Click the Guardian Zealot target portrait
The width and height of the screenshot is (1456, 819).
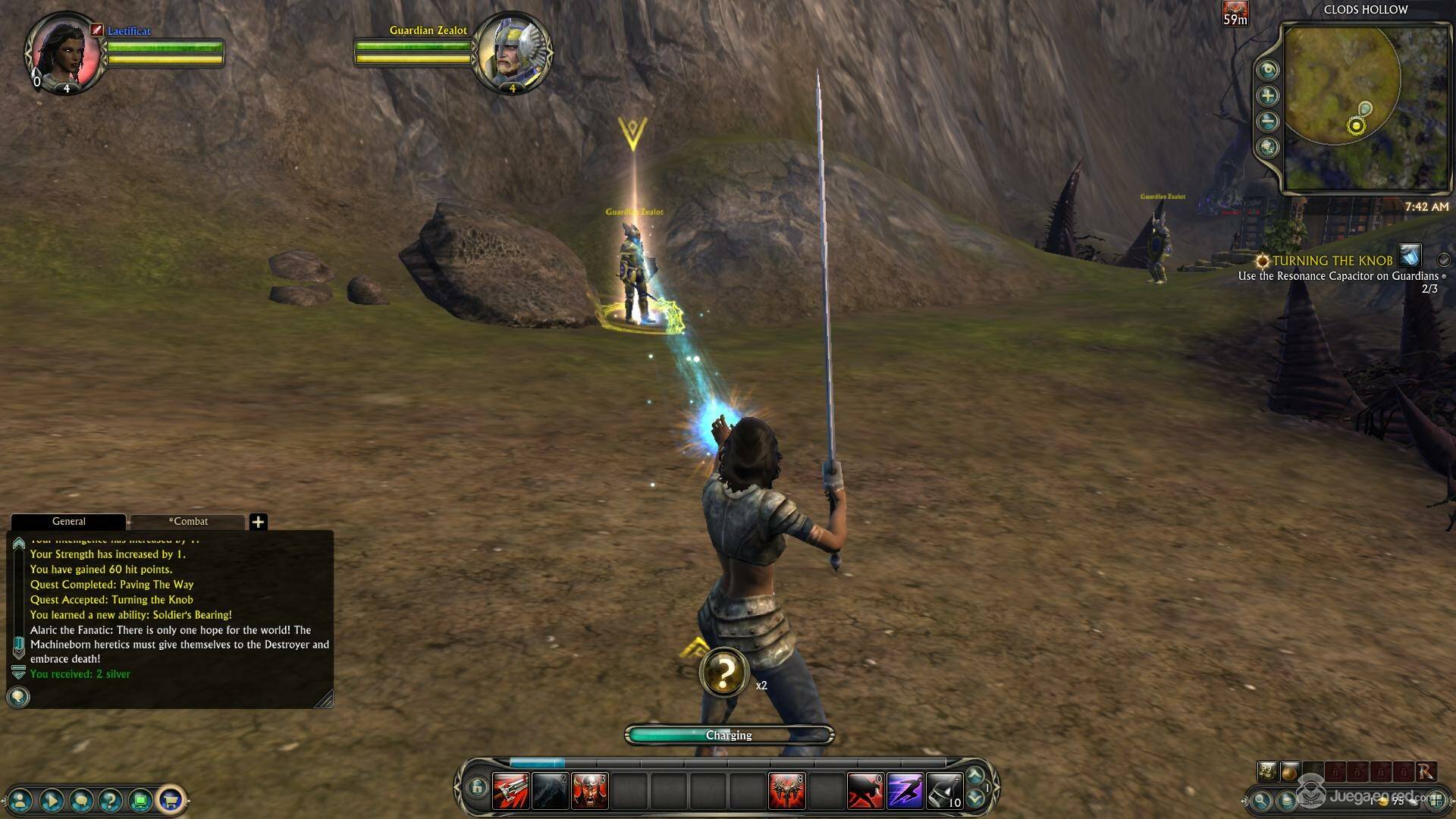[x=512, y=52]
